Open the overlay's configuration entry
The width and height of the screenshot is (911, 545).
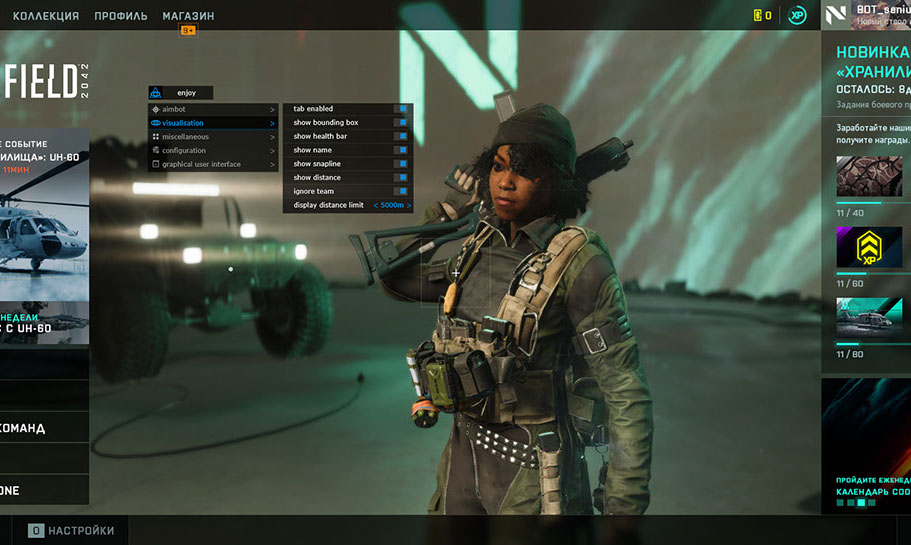[x=184, y=150]
